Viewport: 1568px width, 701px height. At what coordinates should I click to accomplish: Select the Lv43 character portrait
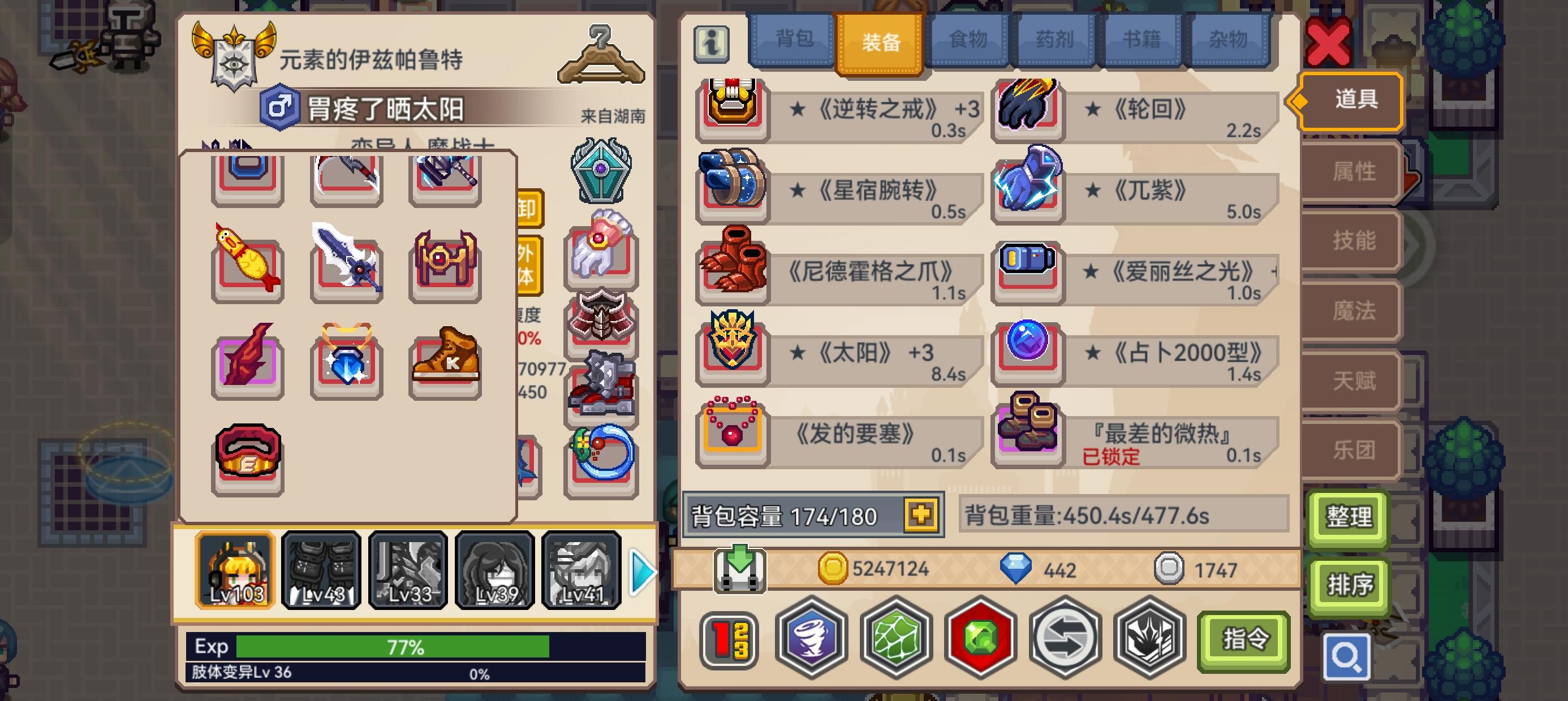click(x=321, y=571)
